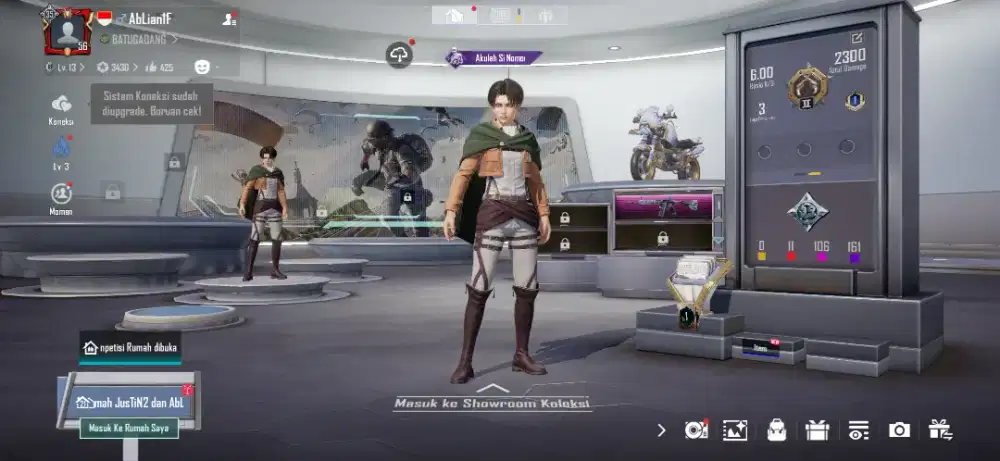Switch to the house tab at the top
The image size is (1000, 461).
click(453, 15)
